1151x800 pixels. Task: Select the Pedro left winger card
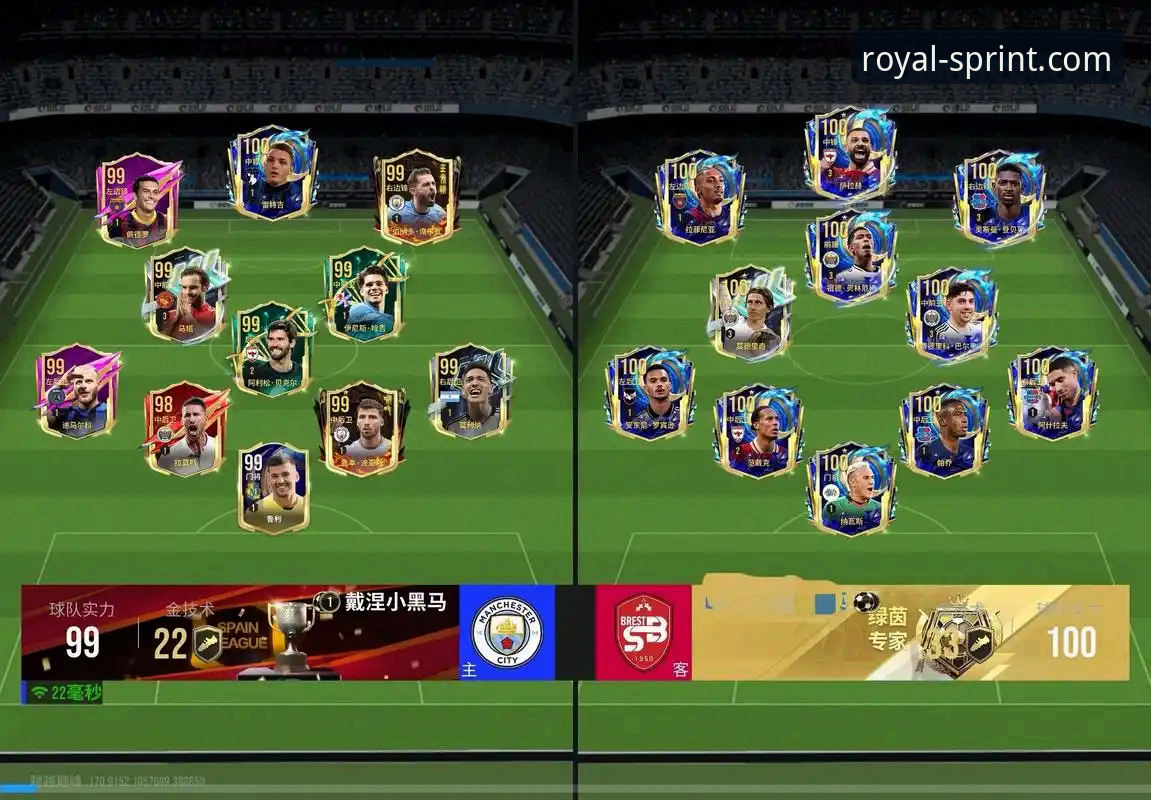(140, 200)
